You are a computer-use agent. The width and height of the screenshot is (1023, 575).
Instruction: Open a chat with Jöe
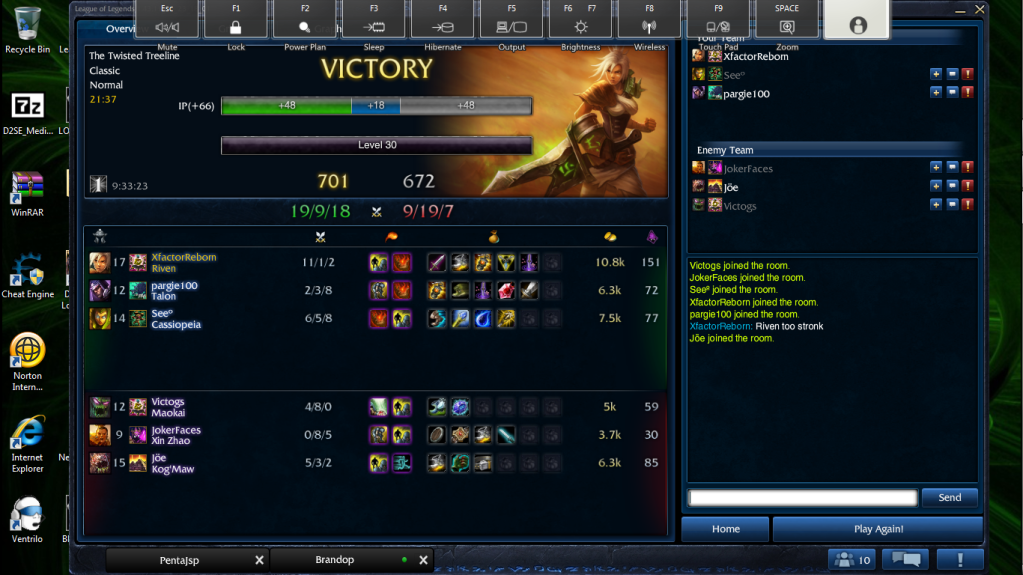click(x=951, y=187)
